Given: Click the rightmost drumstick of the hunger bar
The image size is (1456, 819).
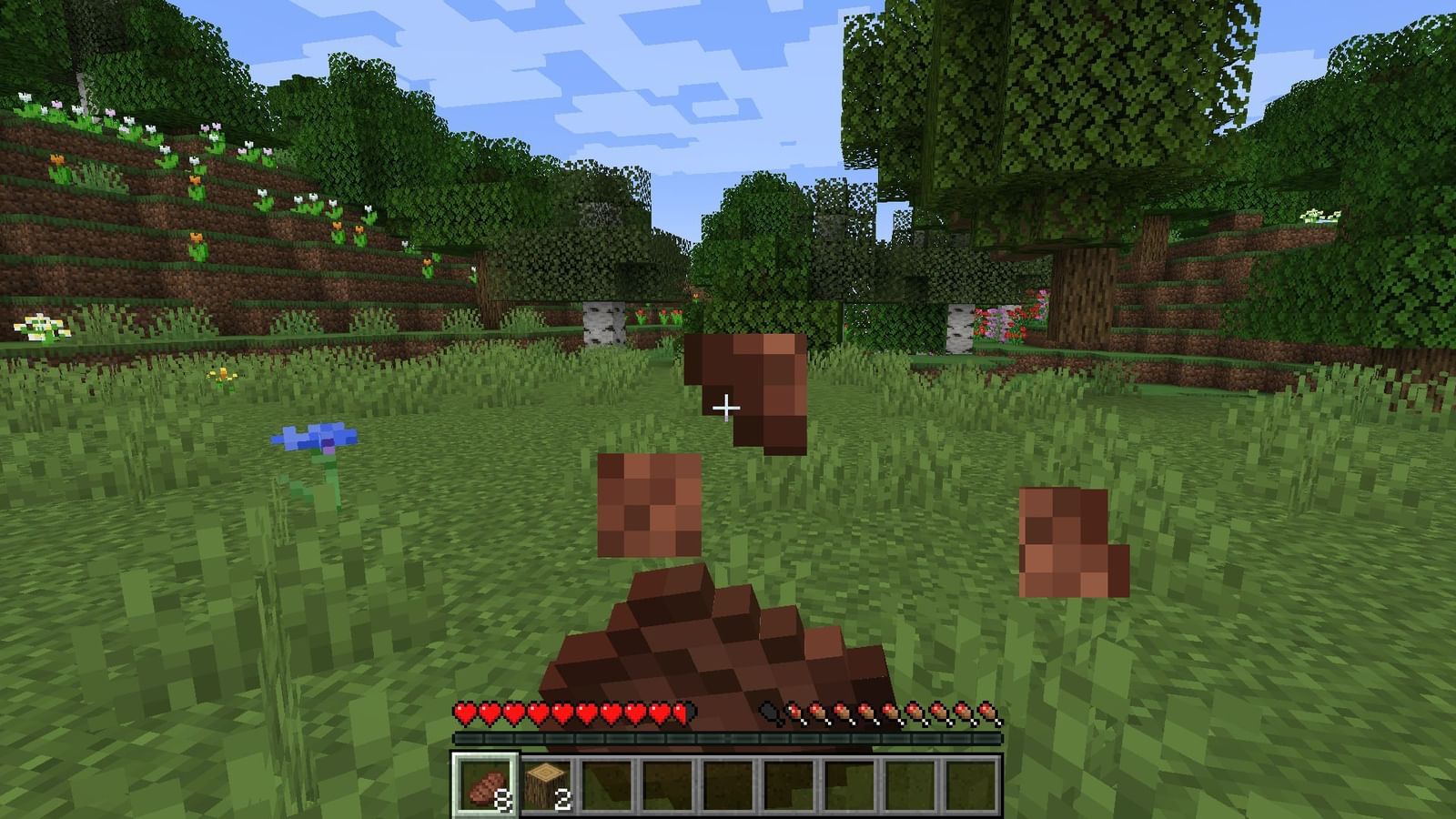Looking at the screenshot, I should pyautogui.click(x=987, y=713).
